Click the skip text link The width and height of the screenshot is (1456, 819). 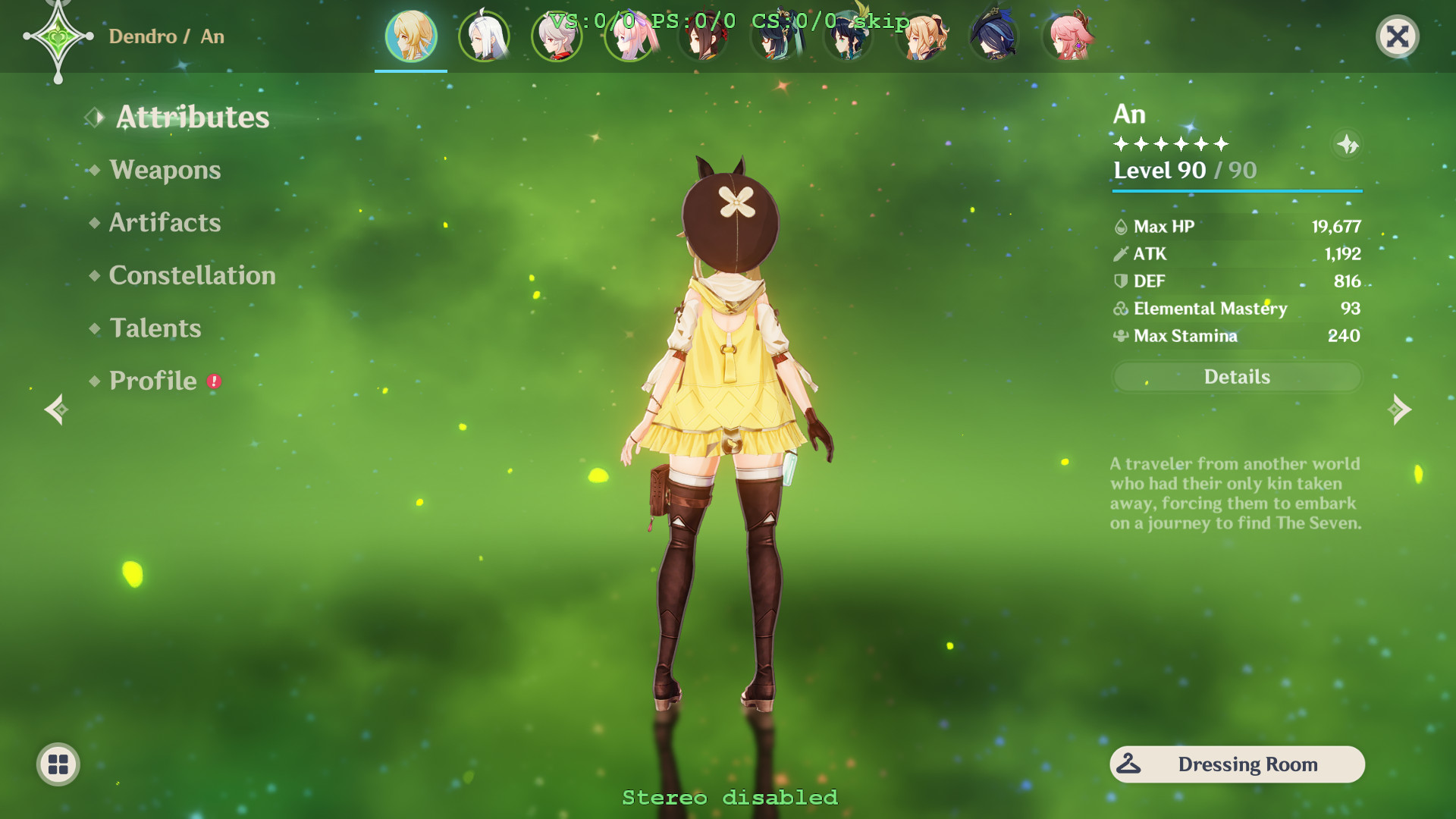pos(882,22)
